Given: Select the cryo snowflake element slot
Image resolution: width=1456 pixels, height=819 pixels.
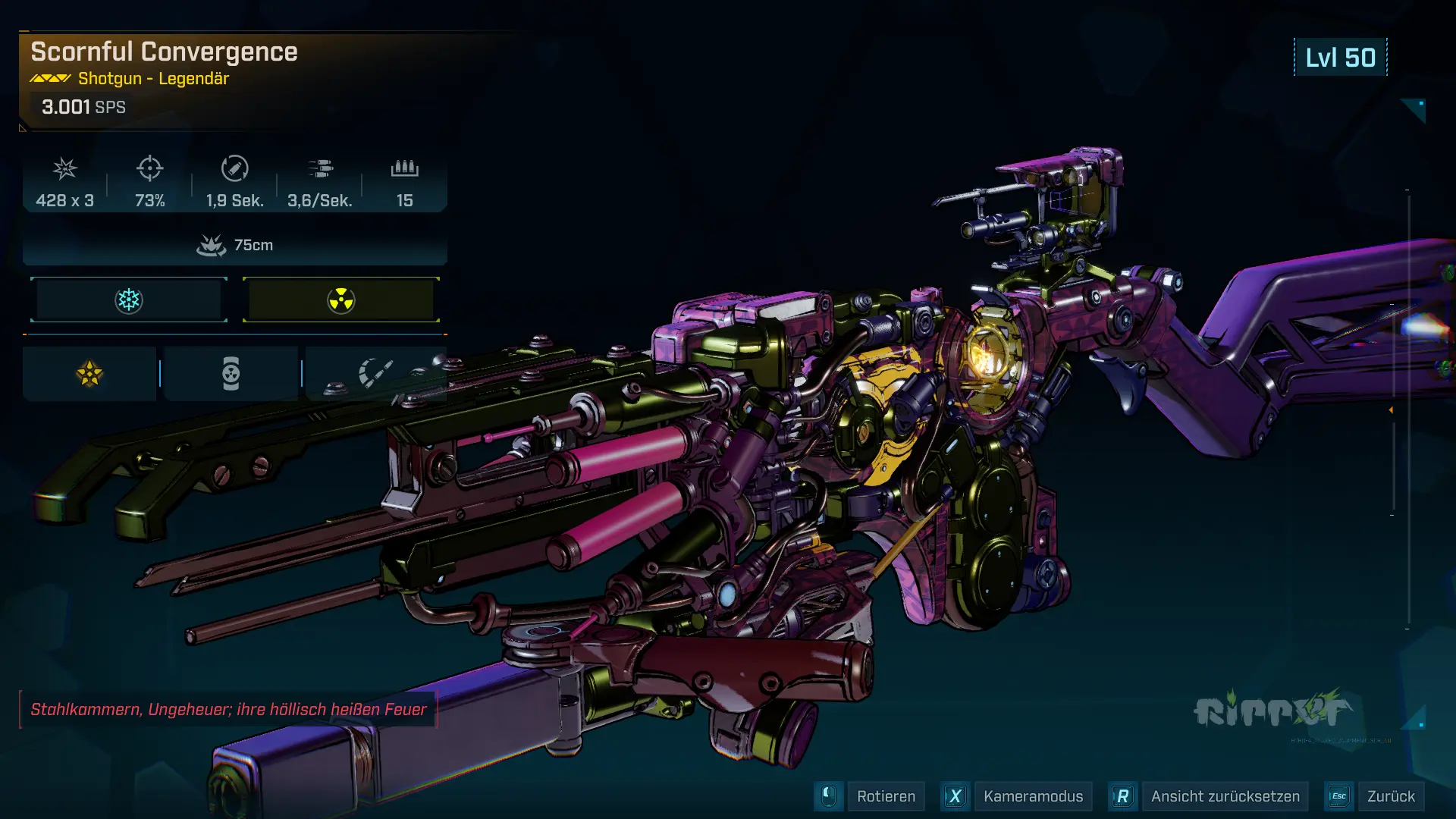Looking at the screenshot, I should pyautogui.click(x=129, y=300).
